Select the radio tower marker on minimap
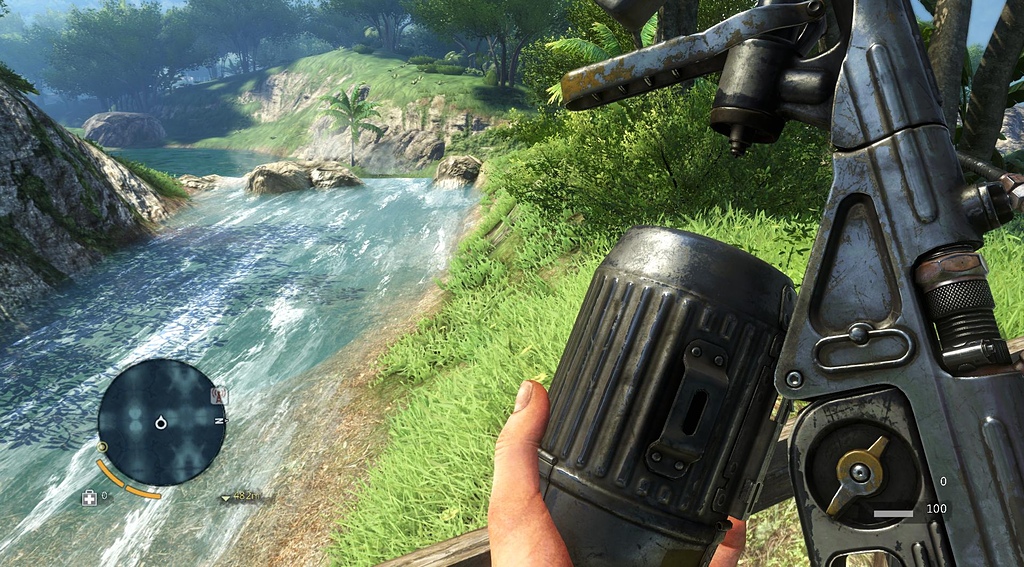1024x567 pixels. [218, 396]
